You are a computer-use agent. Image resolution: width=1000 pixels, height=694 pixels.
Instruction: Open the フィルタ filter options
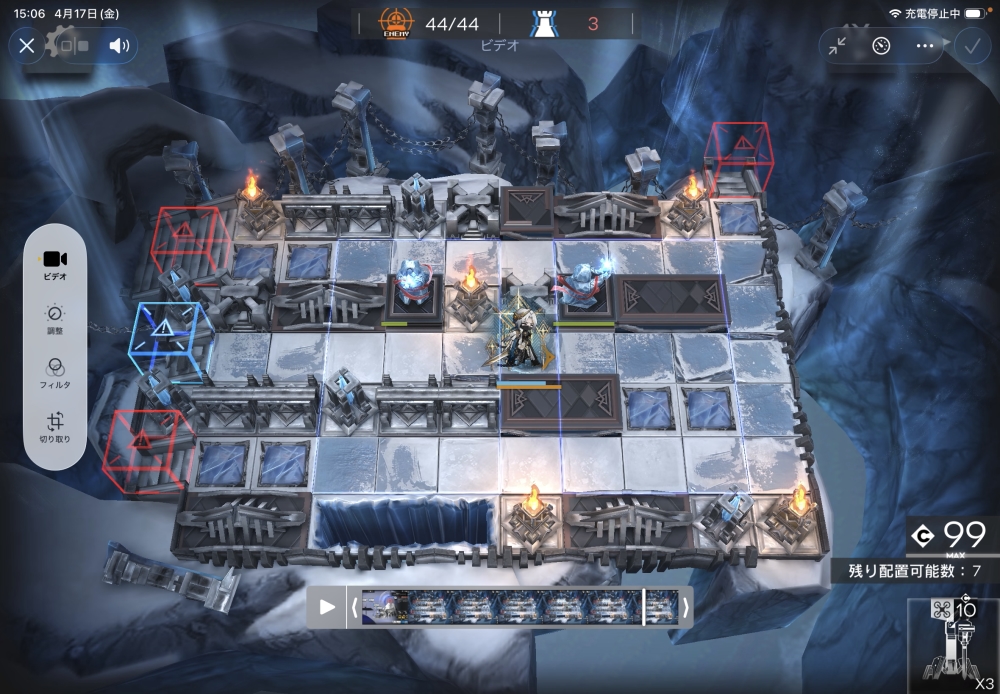click(x=55, y=374)
